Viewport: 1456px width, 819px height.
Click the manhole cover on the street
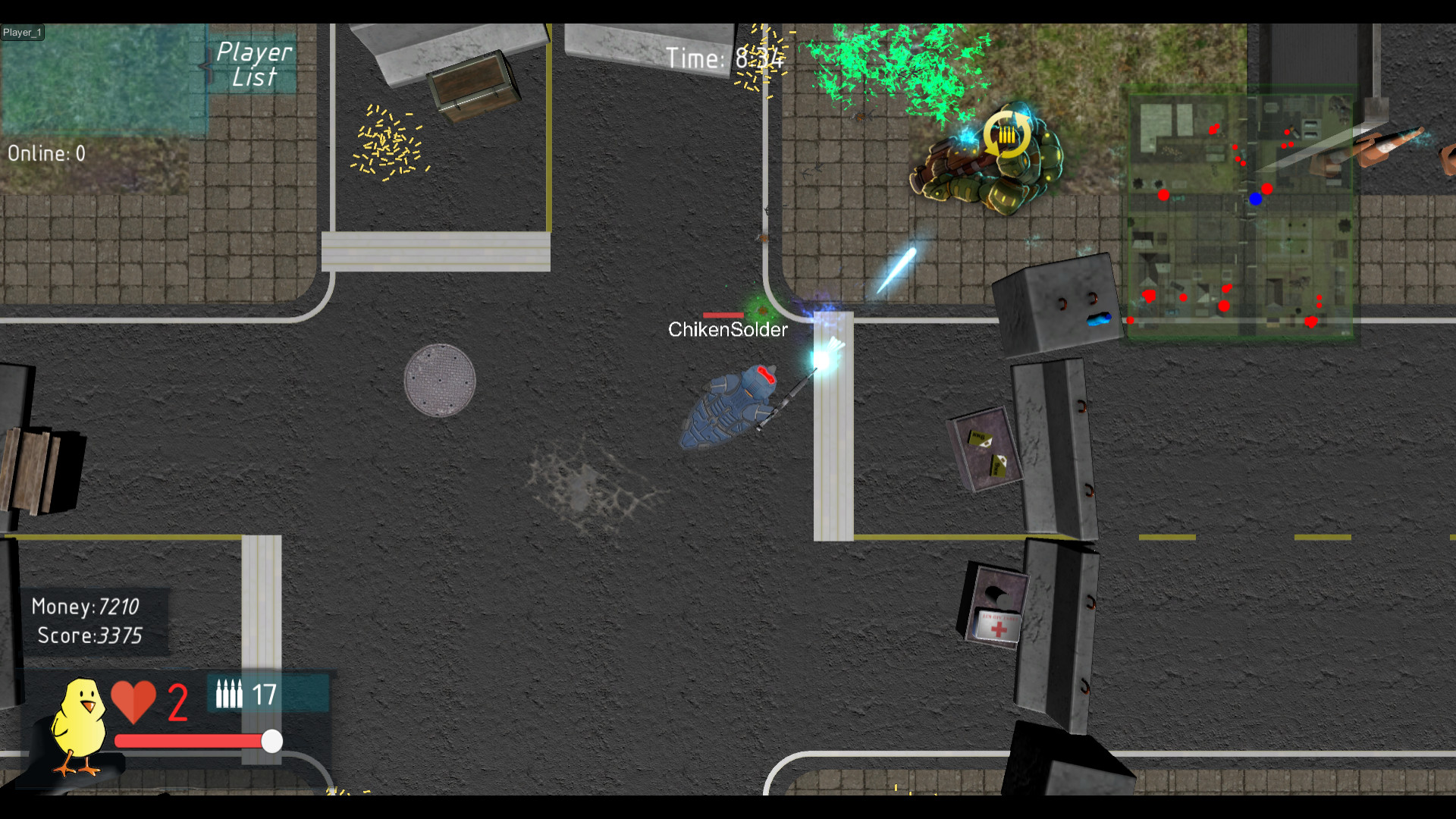tap(440, 378)
